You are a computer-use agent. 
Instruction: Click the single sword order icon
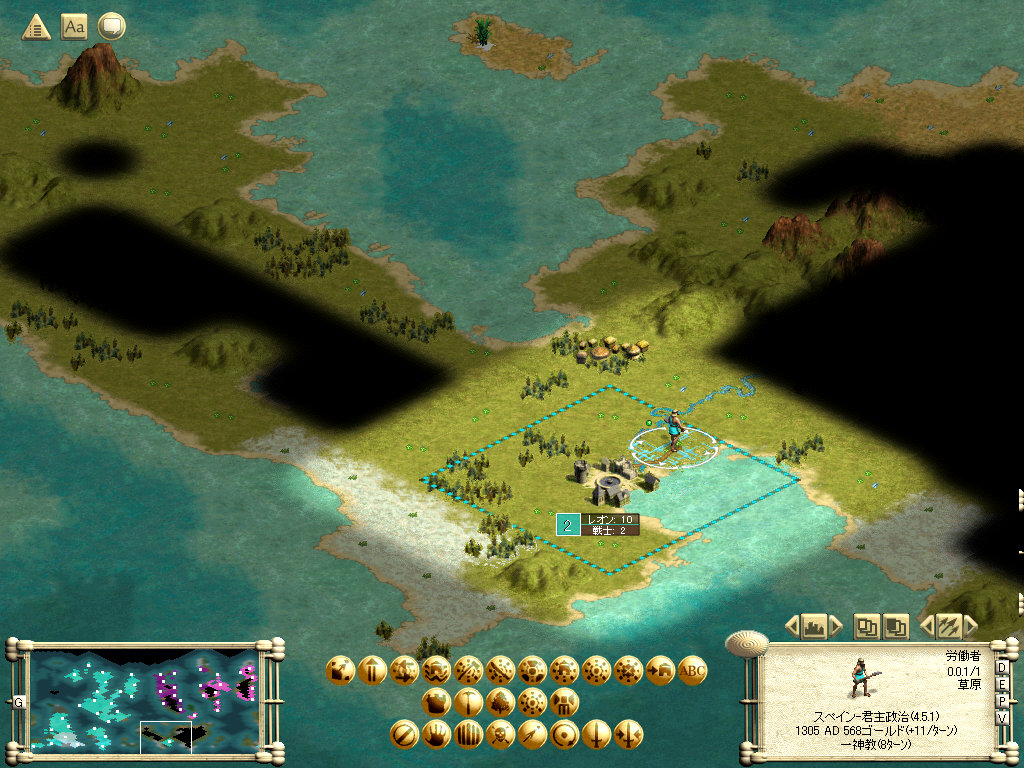[x=596, y=735]
